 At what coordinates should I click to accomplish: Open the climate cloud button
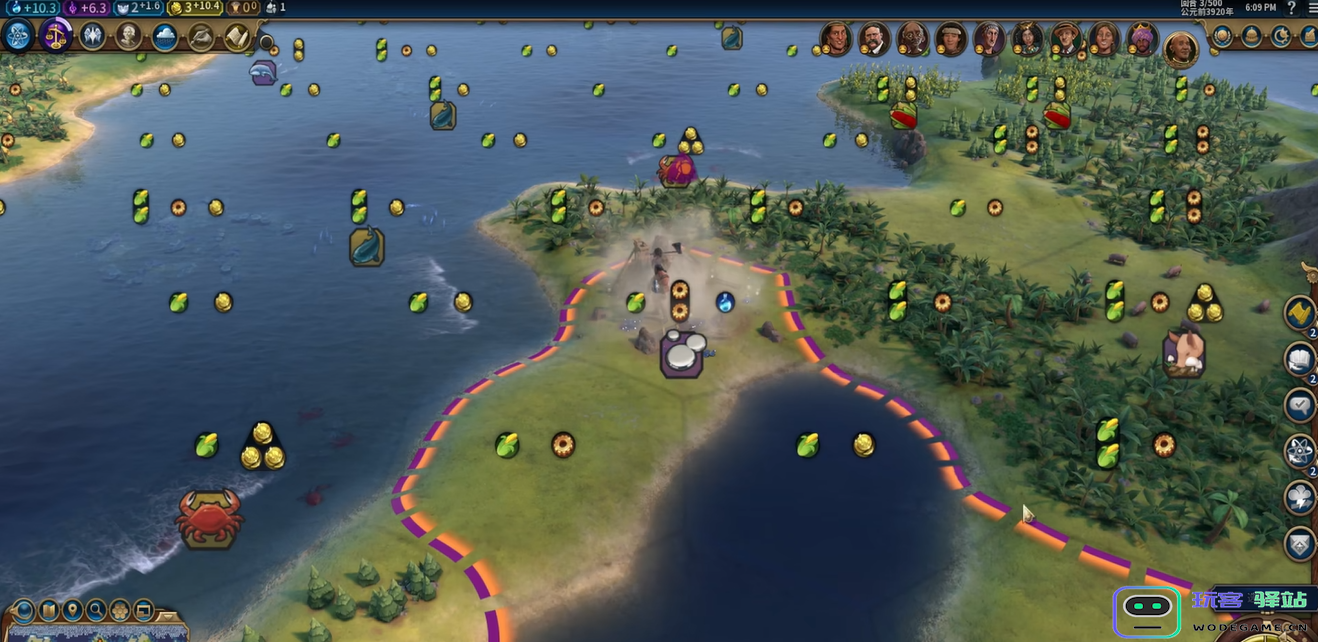pyautogui.click(x=165, y=37)
